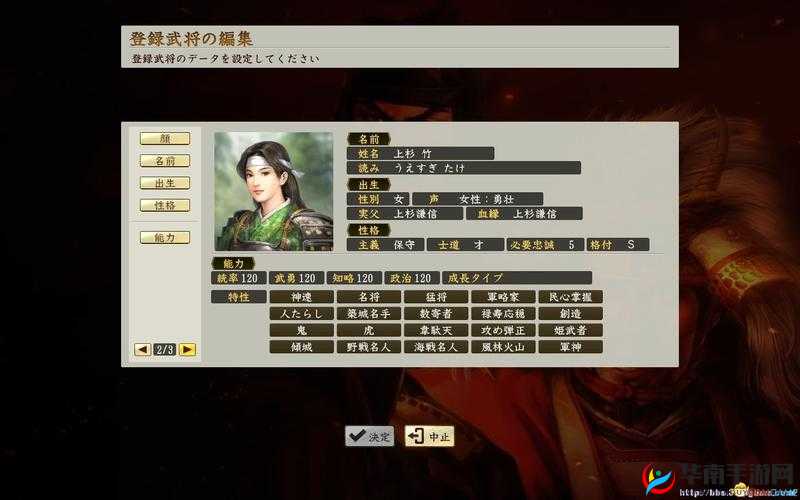The height and width of the screenshot is (500, 800).
Task: Confirm with the 決定 button
Action: (x=370, y=436)
